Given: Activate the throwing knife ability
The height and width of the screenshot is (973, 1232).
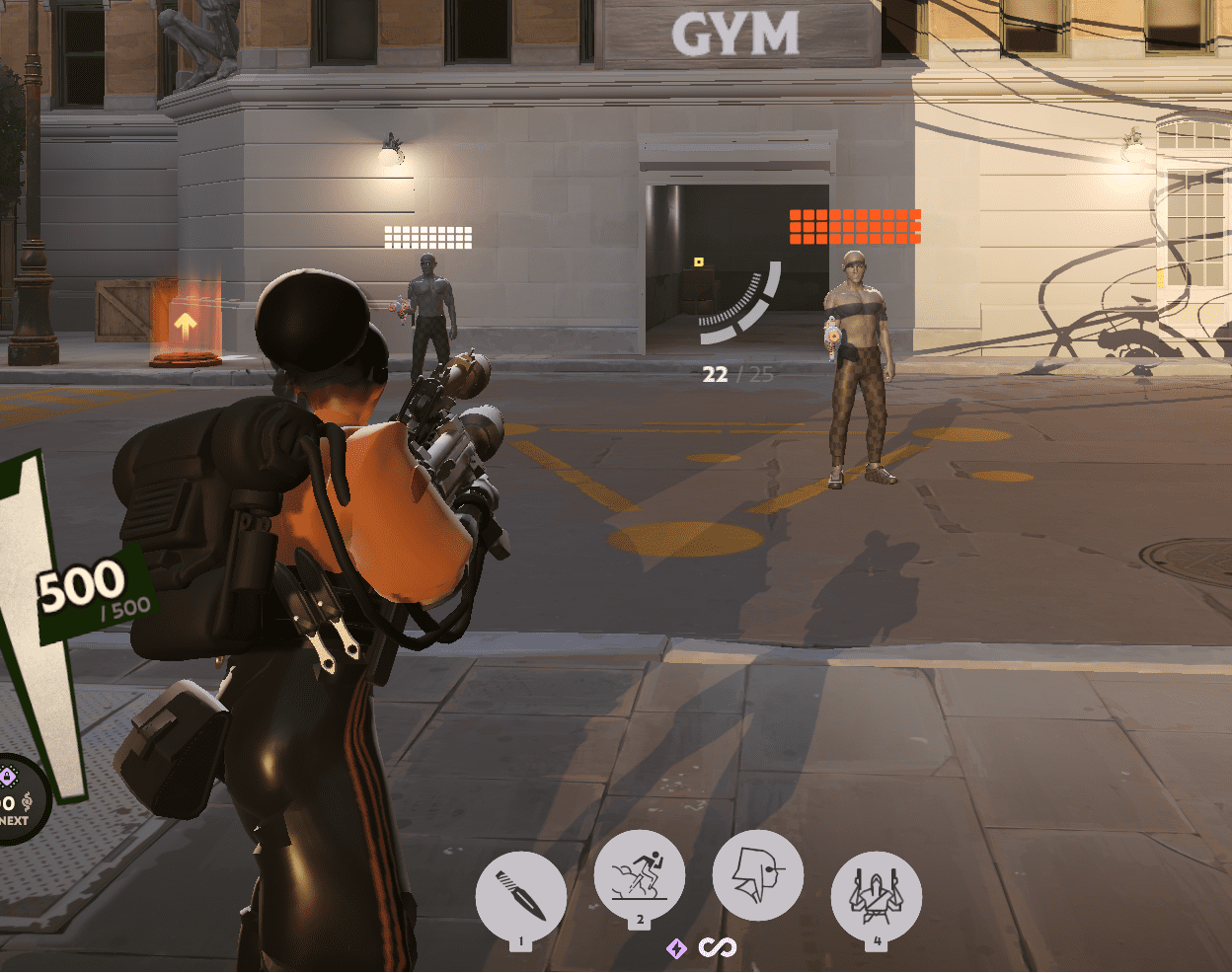Looking at the screenshot, I should point(520,896).
